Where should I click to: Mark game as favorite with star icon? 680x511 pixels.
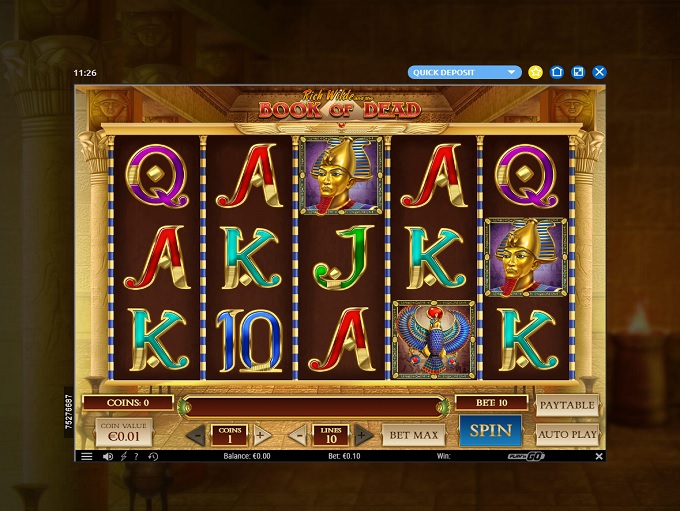coord(536,72)
